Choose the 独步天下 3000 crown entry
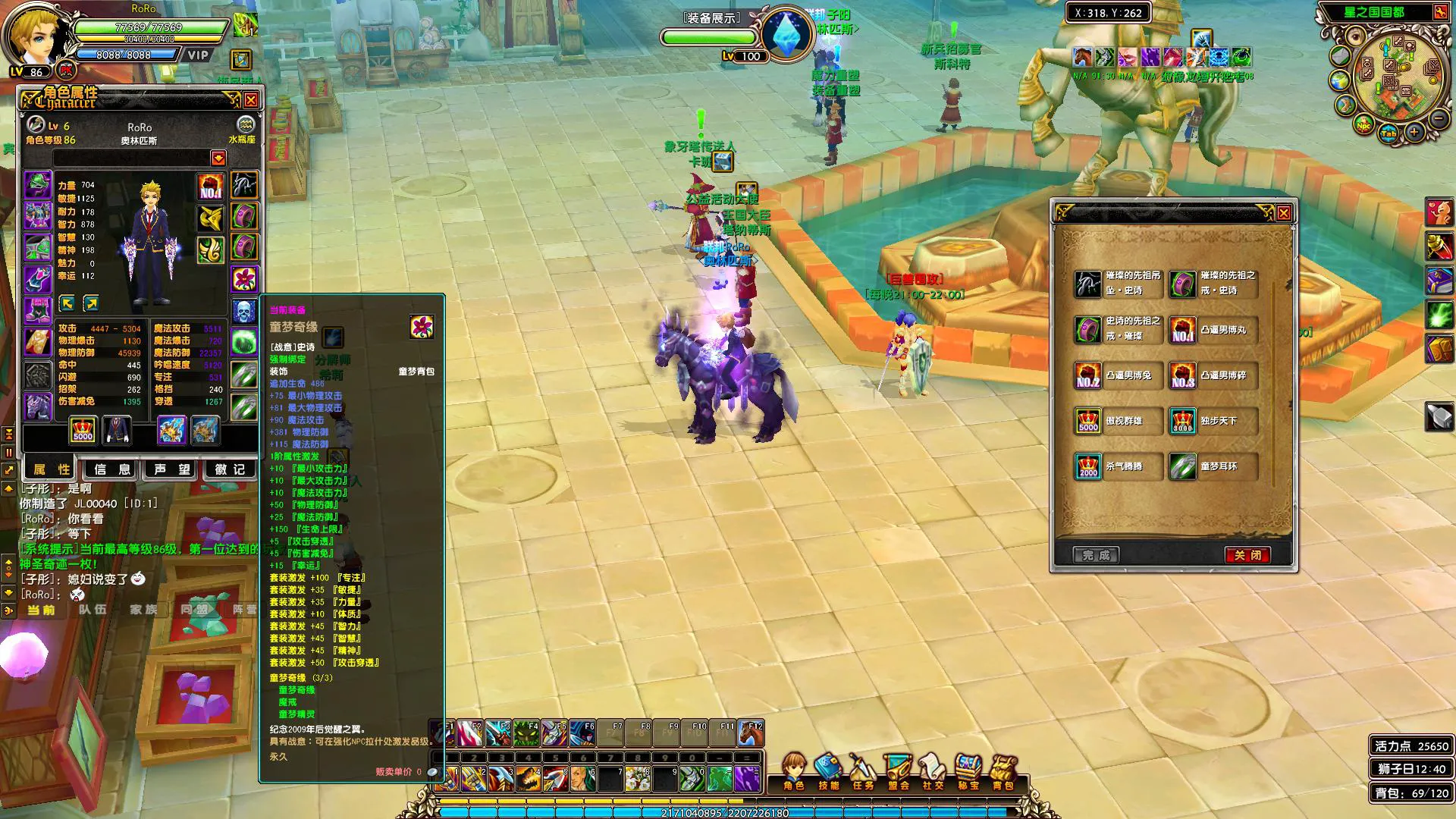The height and width of the screenshot is (819, 1456). click(1212, 421)
